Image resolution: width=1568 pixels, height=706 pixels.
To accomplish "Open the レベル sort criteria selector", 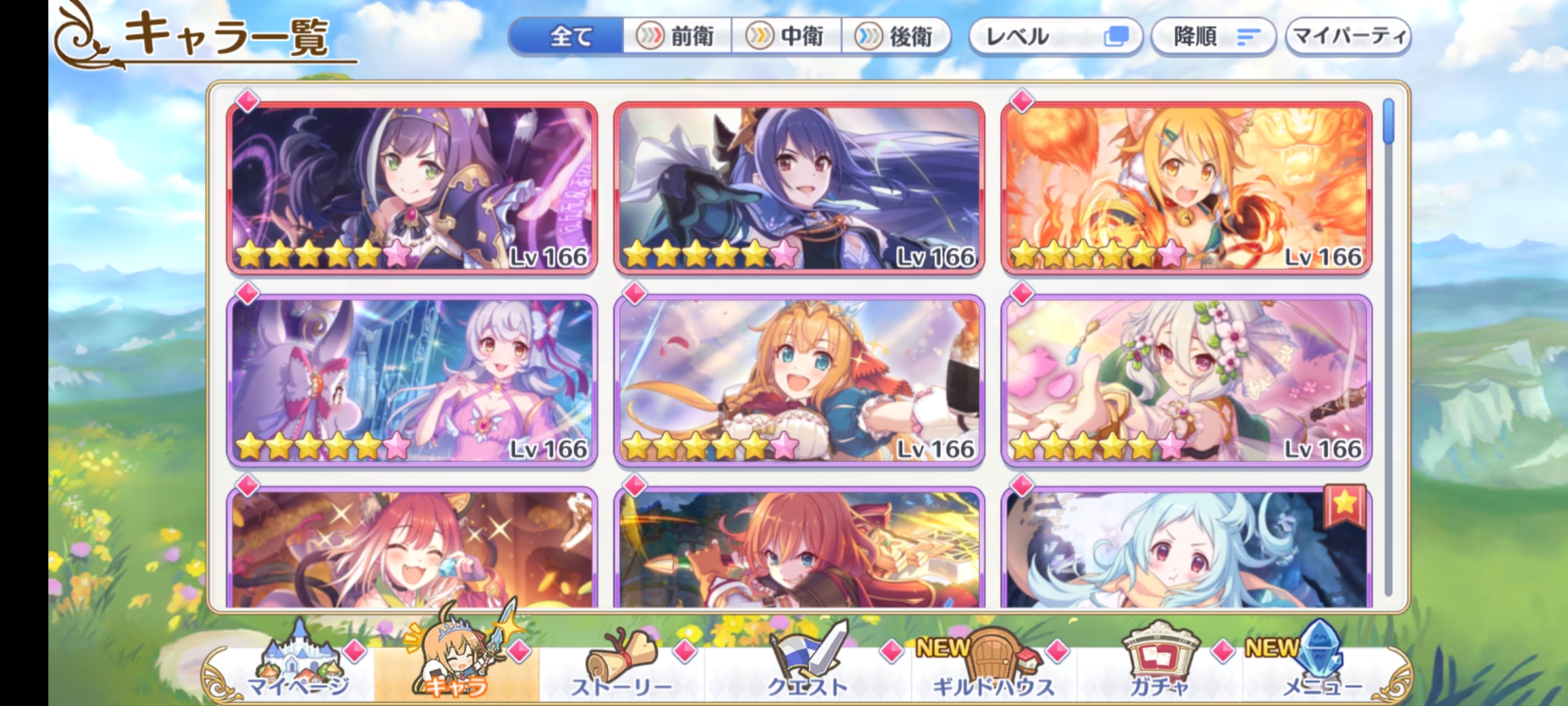I will tap(1045, 37).
